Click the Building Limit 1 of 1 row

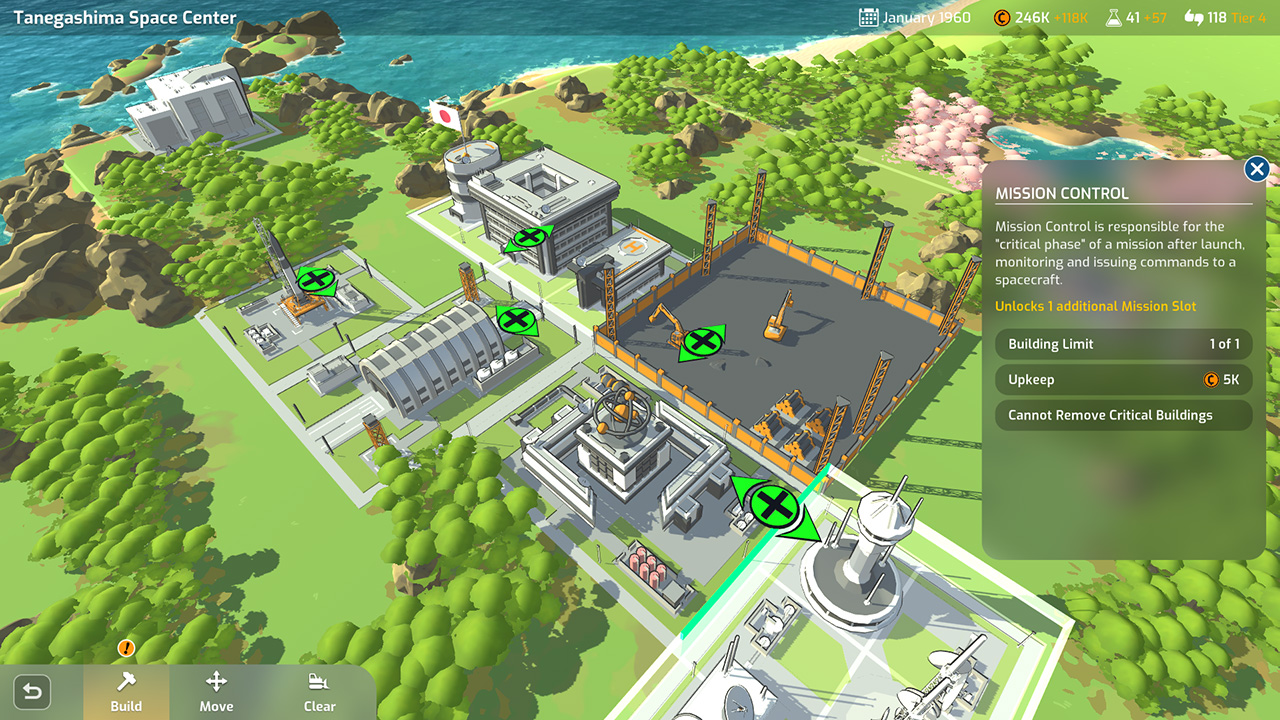tap(1122, 344)
